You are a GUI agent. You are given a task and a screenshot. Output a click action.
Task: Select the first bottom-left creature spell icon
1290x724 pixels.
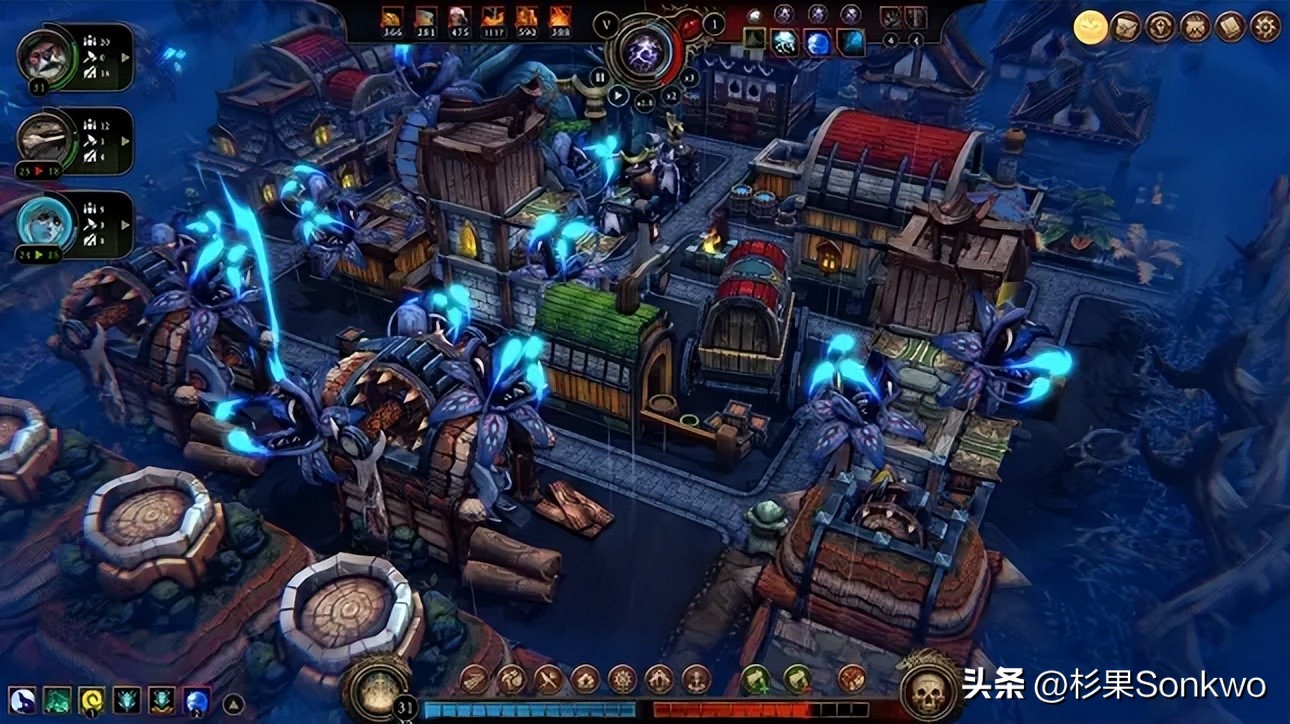(20, 700)
